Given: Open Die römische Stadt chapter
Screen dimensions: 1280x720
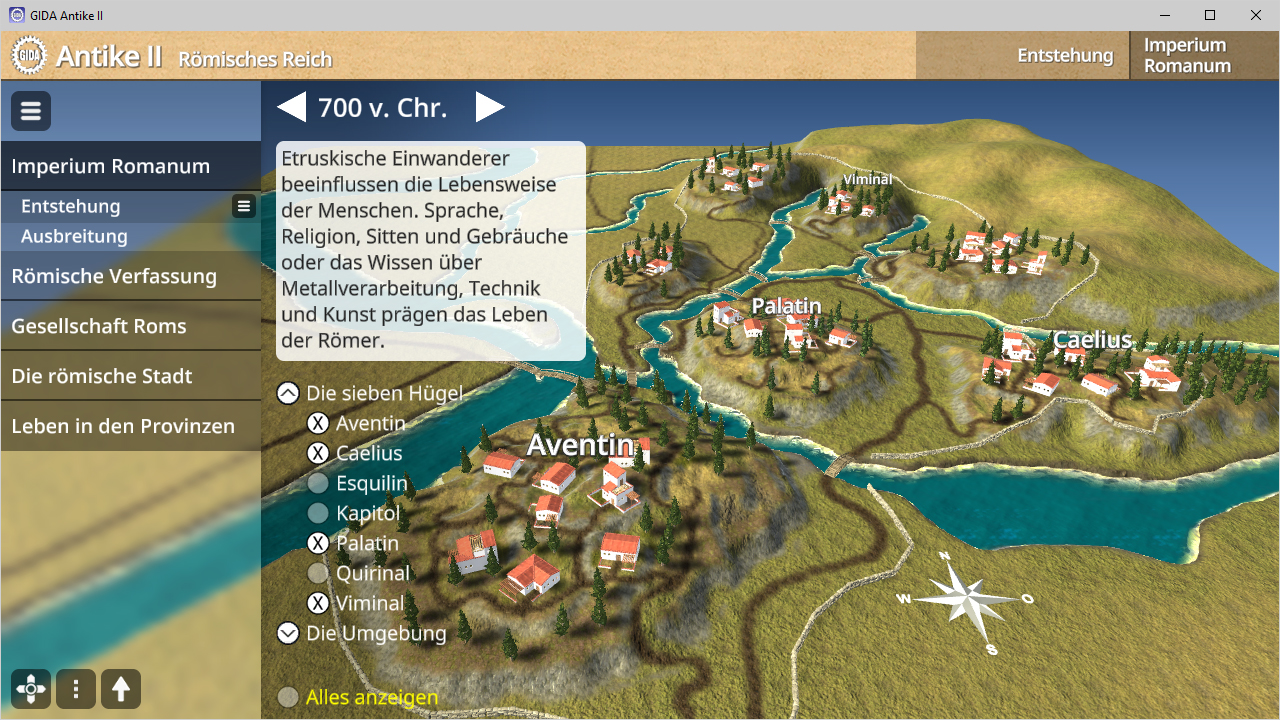Looking at the screenshot, I should pos(102,376).
